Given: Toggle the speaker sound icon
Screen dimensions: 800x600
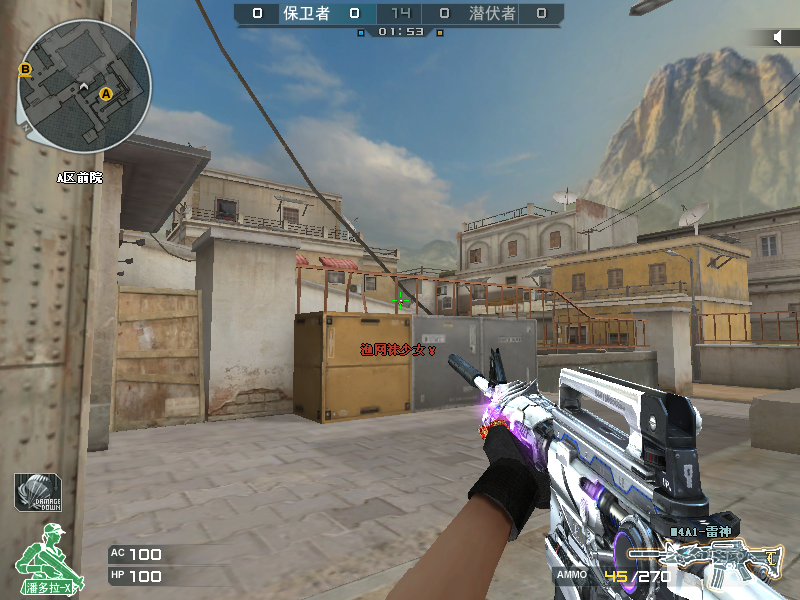Looking at the screenshot, I should [780, 37].
